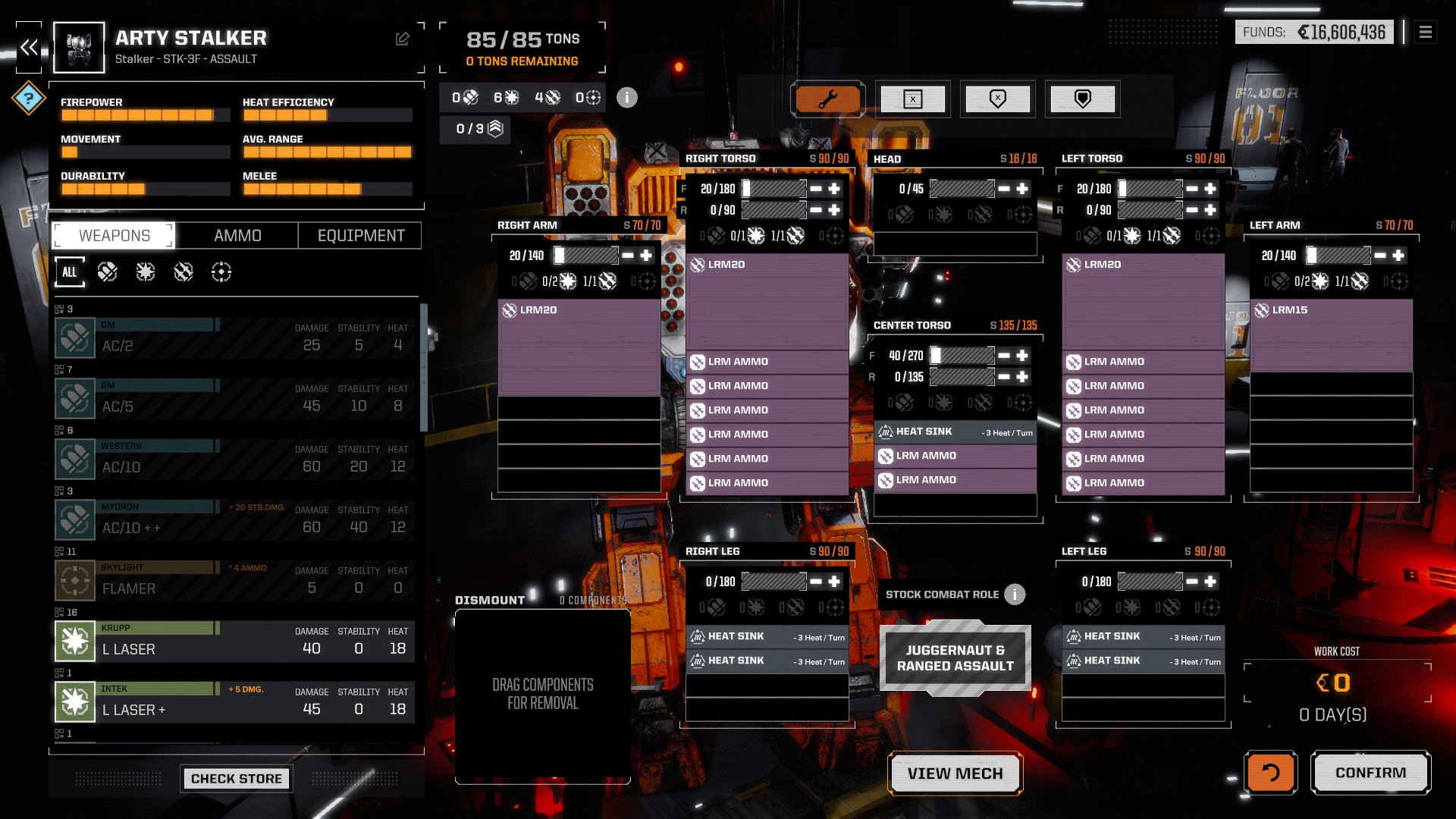Go back with the double-arrow button

(x=29, y=48)
